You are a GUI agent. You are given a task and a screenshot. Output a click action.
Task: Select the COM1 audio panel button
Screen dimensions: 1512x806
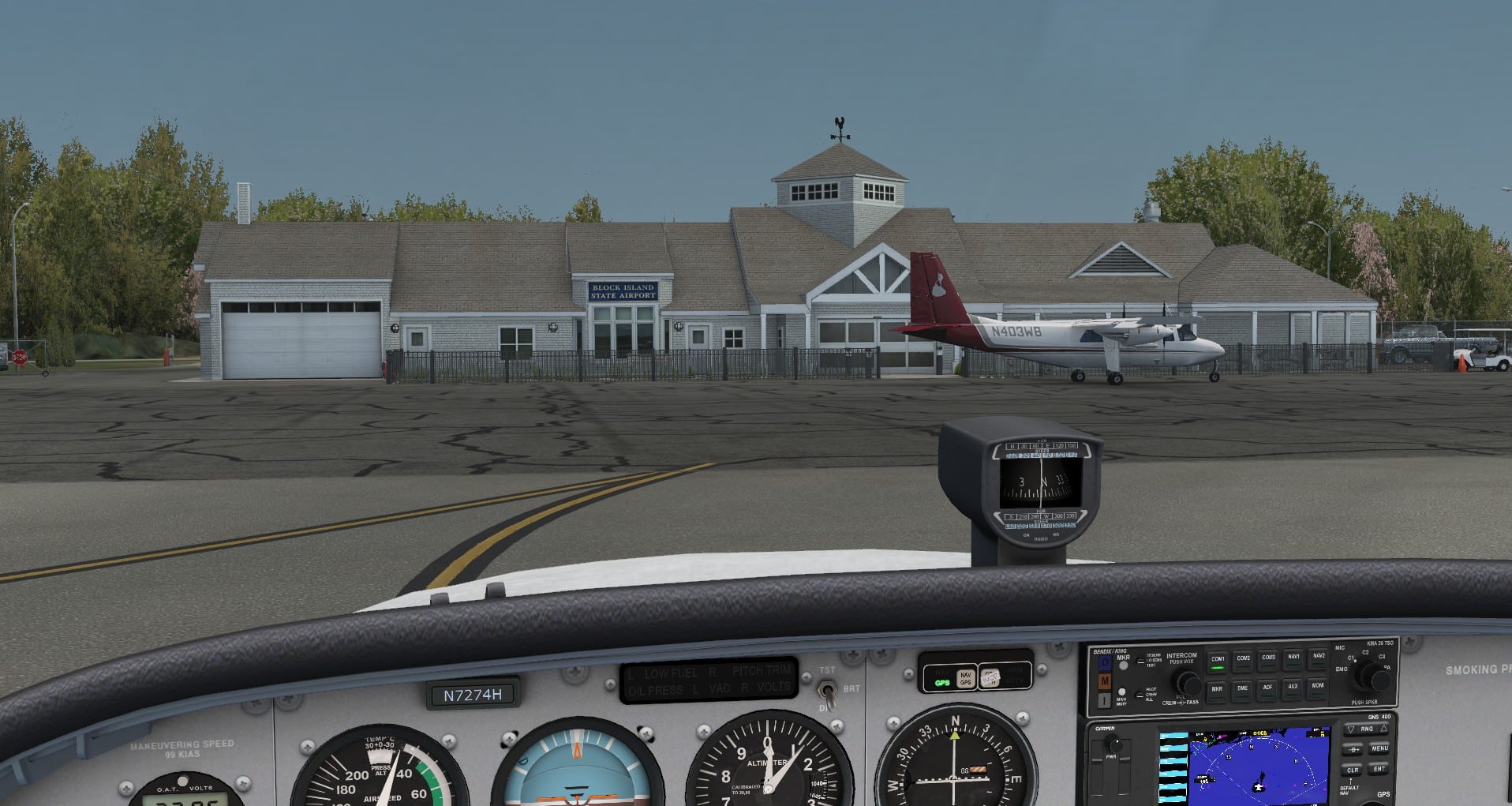click(1218, 662)
